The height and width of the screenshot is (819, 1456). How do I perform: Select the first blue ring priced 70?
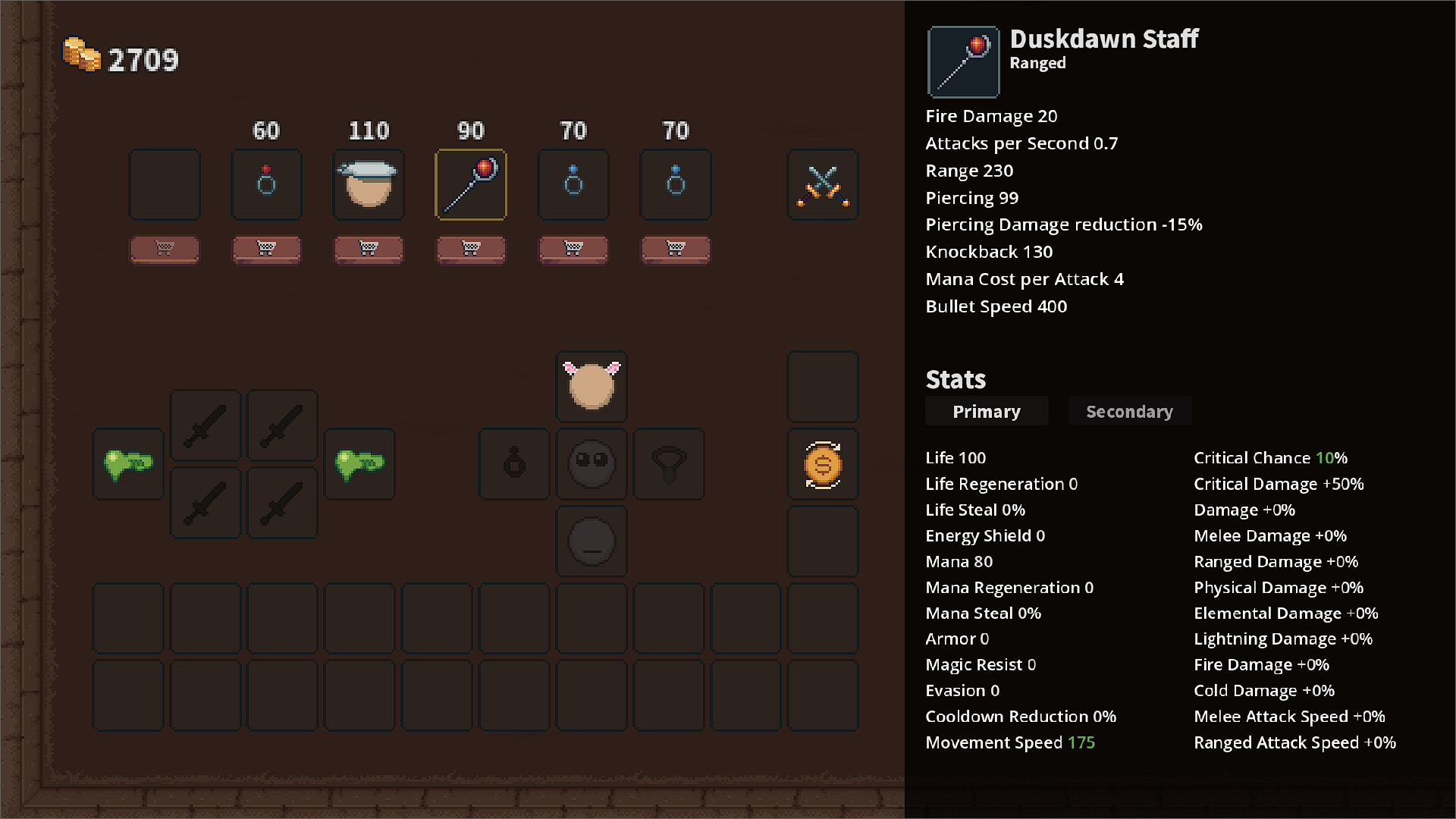[x=573, y=184]
